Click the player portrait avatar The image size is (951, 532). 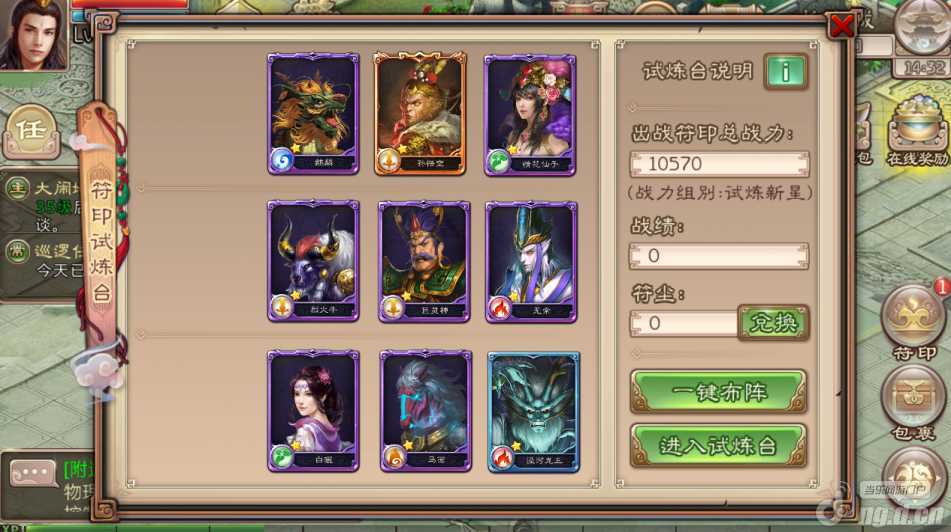(33, 34)
